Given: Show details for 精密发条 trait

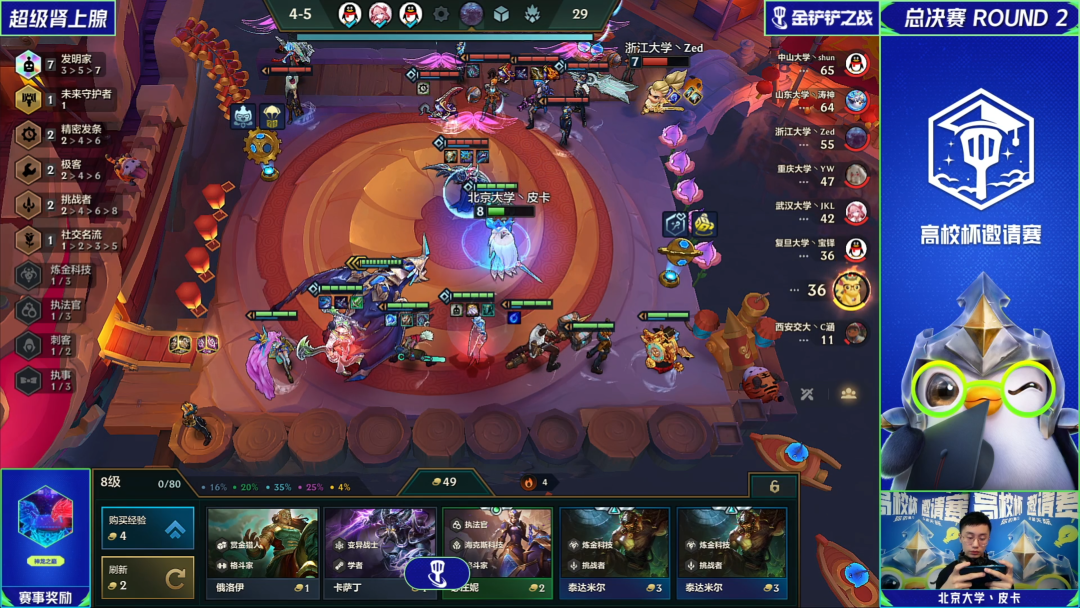Looking at the screenshot, I should point(28,134).
